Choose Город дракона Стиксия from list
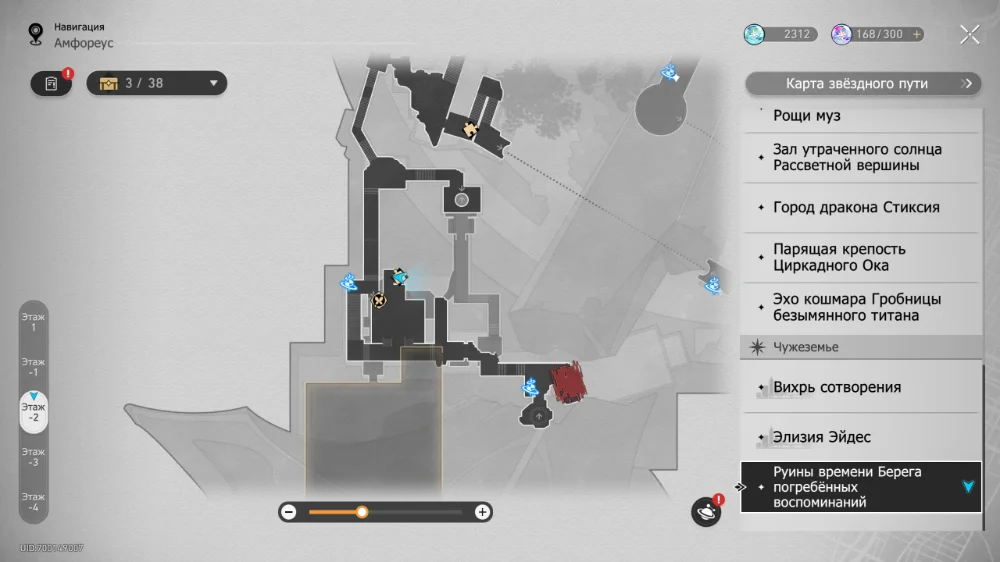 [860, 208]
